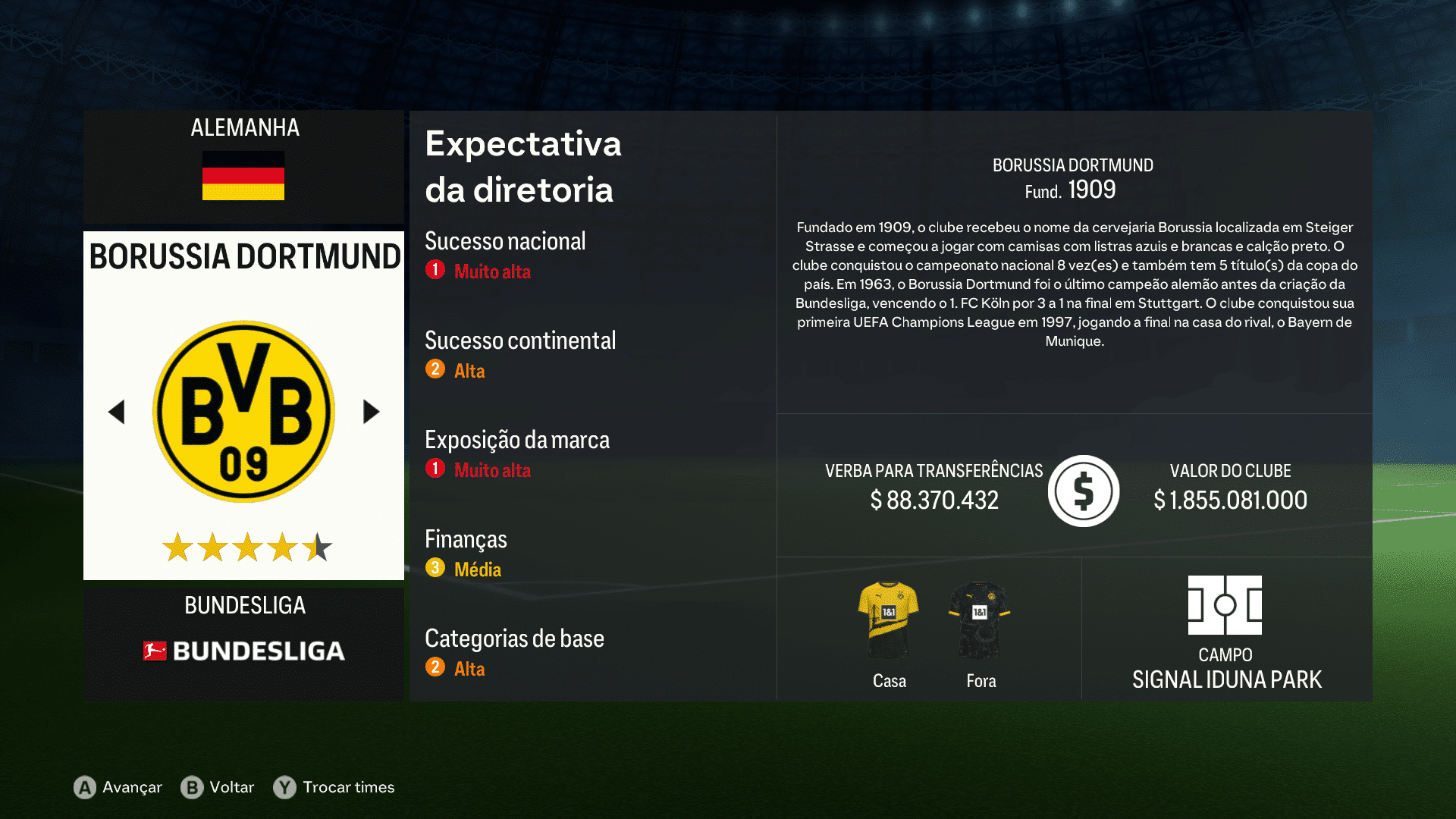Click the Borussia Dortmund BVB club crest
1456x819 pixels.
pyautogui.click(x=243, y=409)
